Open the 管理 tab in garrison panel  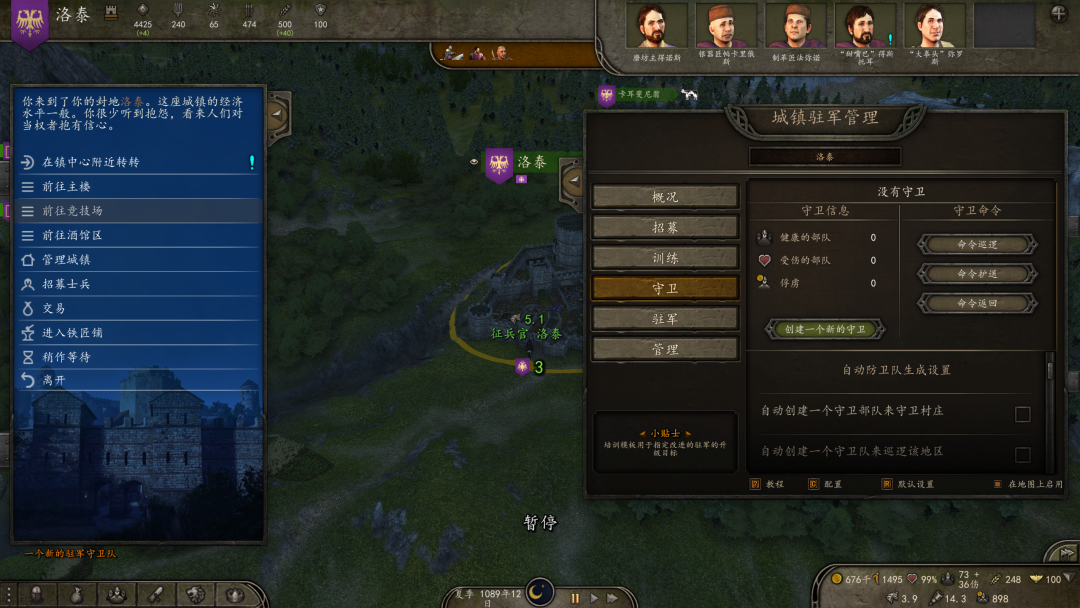tap(665, 349)
